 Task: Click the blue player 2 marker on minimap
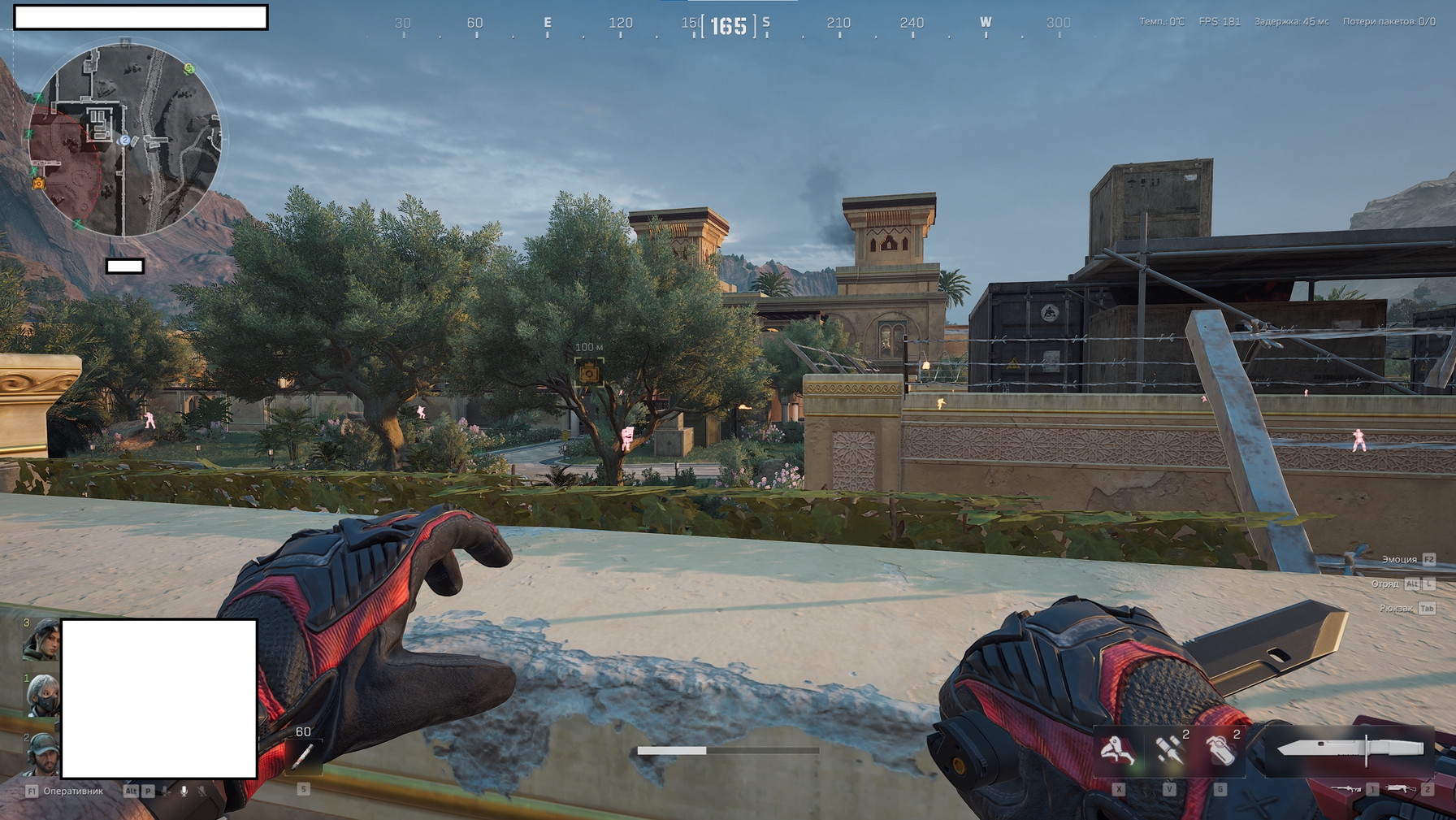click(123, 141)
